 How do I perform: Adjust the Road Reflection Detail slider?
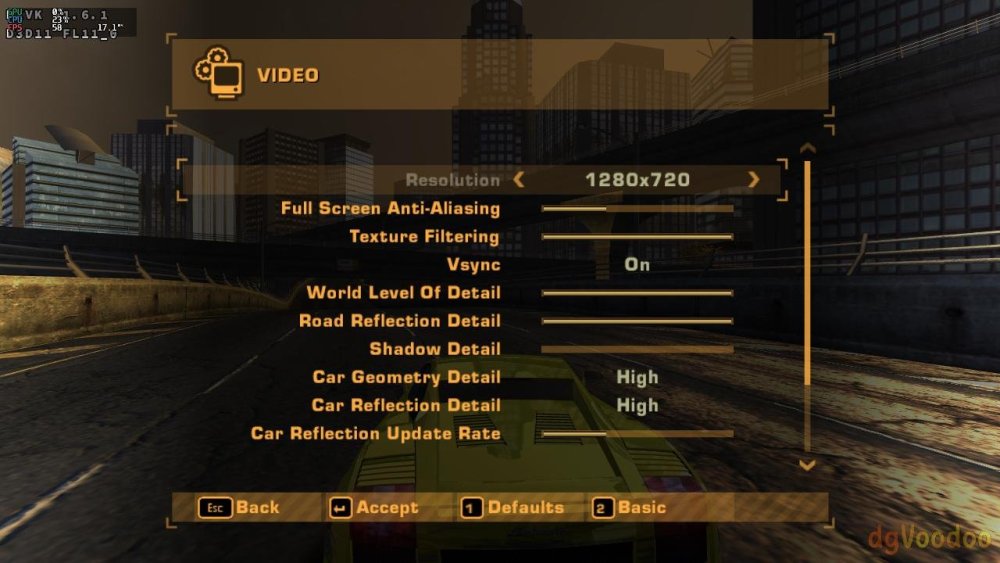coord(637,321)
